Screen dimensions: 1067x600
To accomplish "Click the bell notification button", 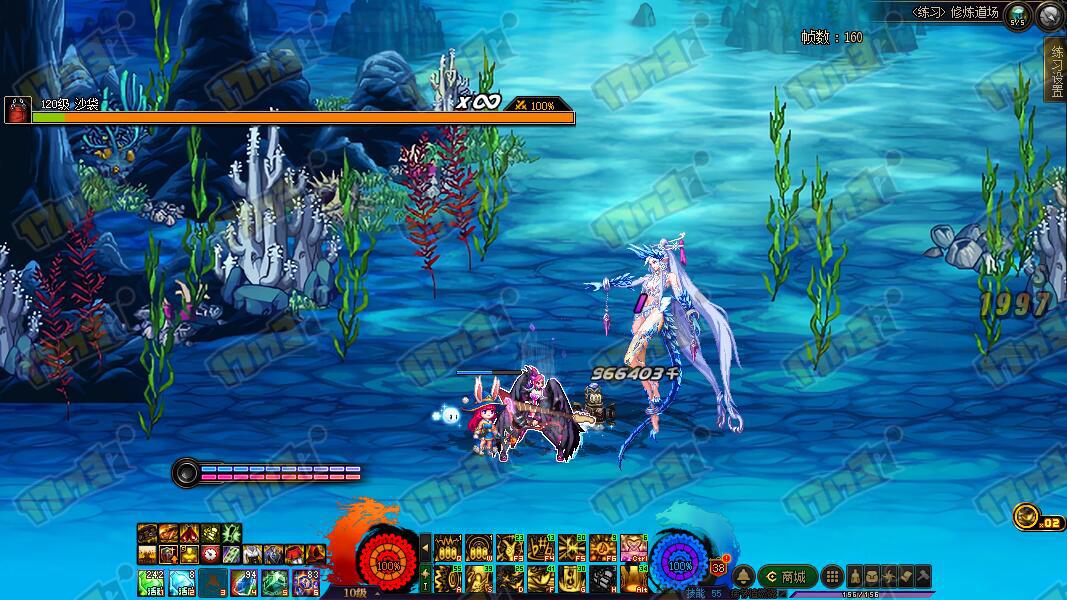I will coord(743,577).
